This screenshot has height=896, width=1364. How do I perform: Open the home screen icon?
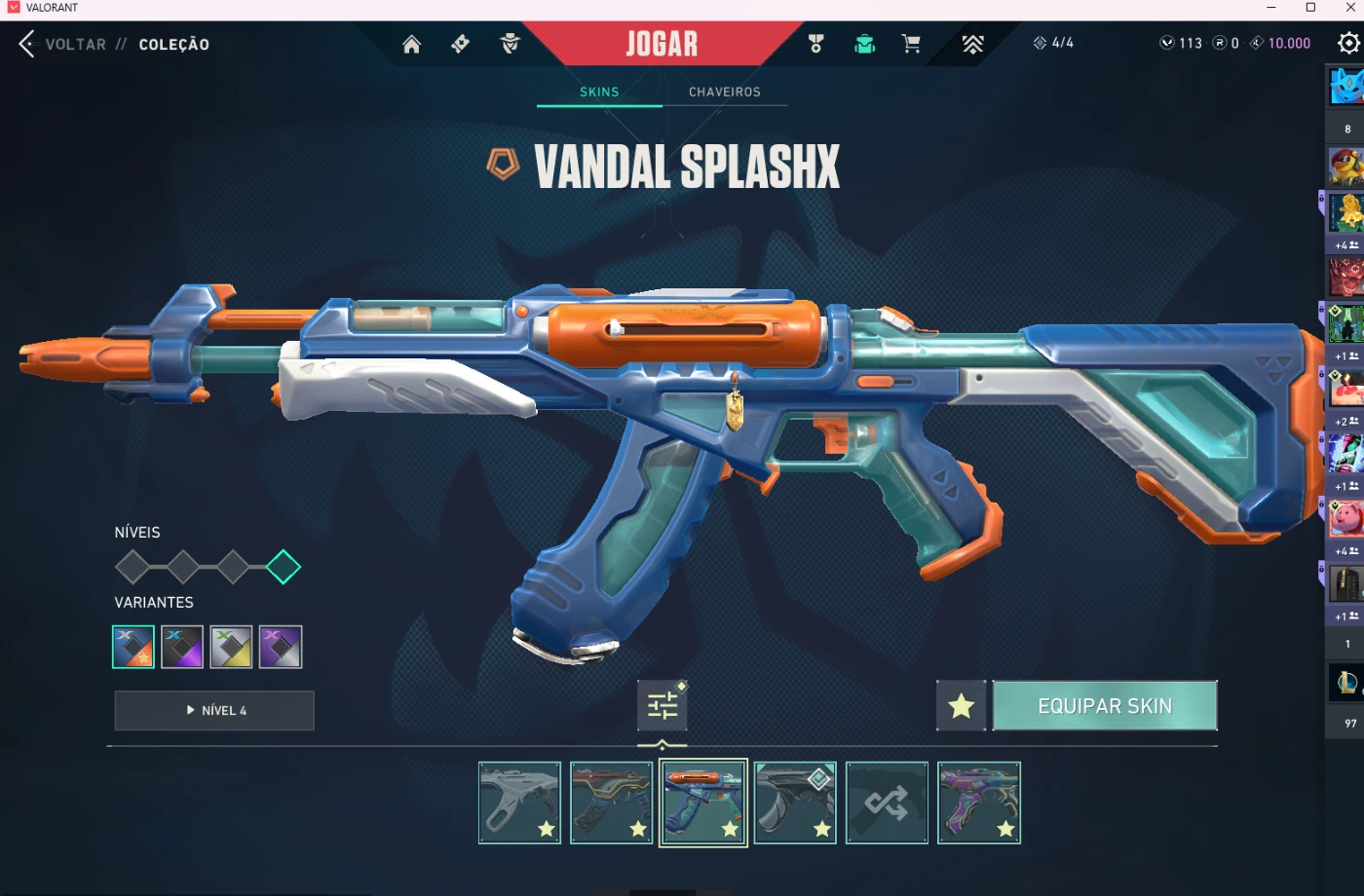(411, 44)
